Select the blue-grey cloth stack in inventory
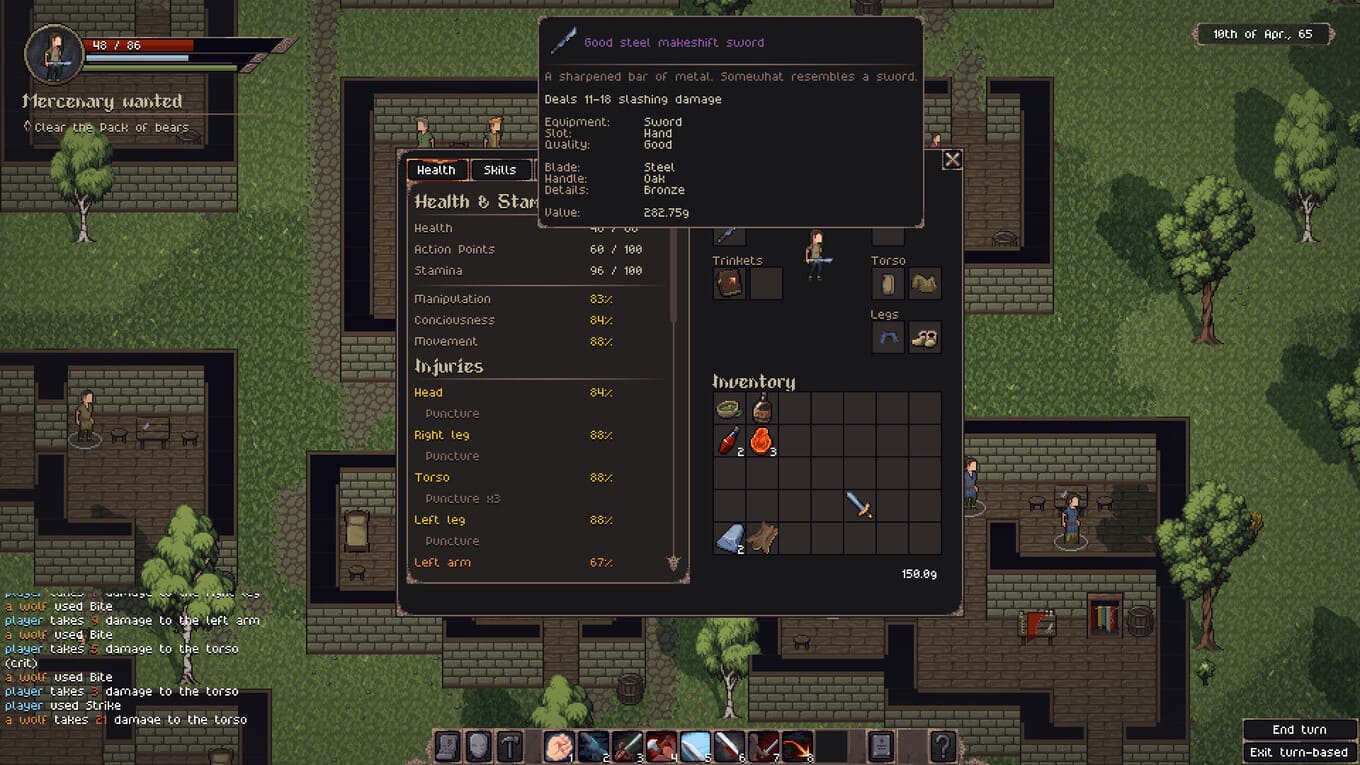1360x765 pixels. (729, 538)
